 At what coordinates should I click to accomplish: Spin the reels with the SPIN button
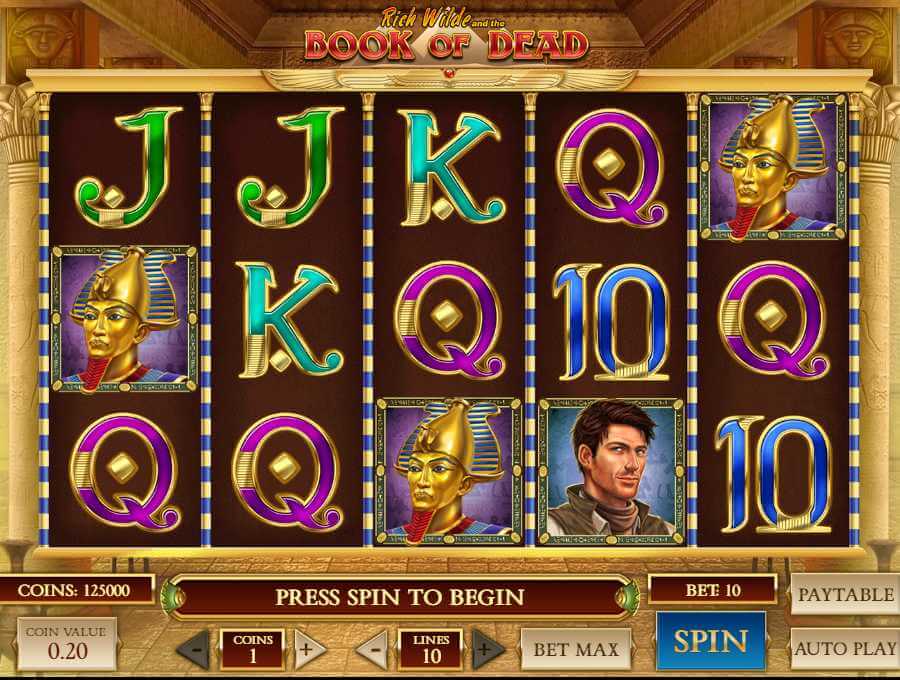click(710, 642)
